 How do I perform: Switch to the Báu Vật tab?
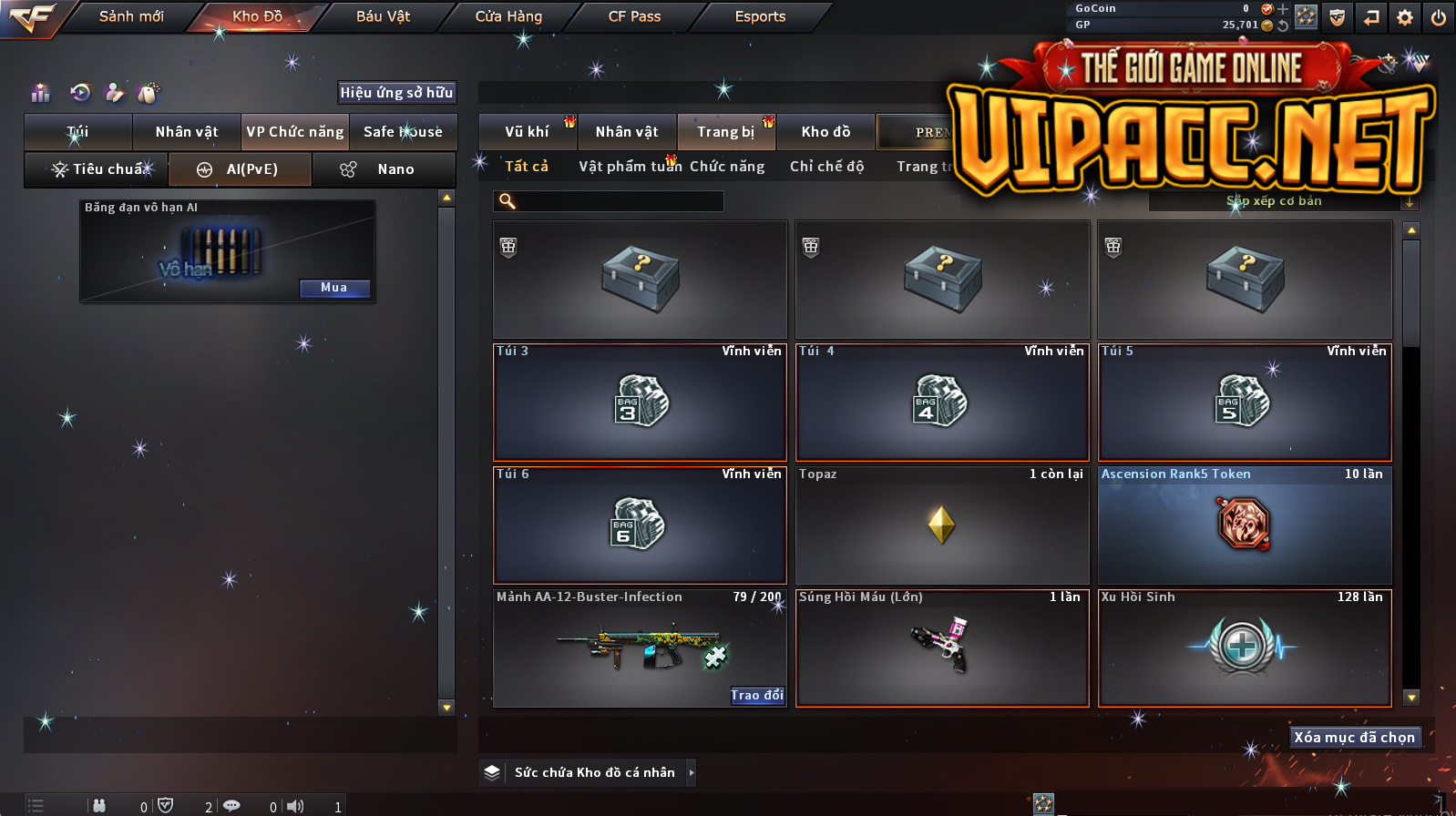383,16
